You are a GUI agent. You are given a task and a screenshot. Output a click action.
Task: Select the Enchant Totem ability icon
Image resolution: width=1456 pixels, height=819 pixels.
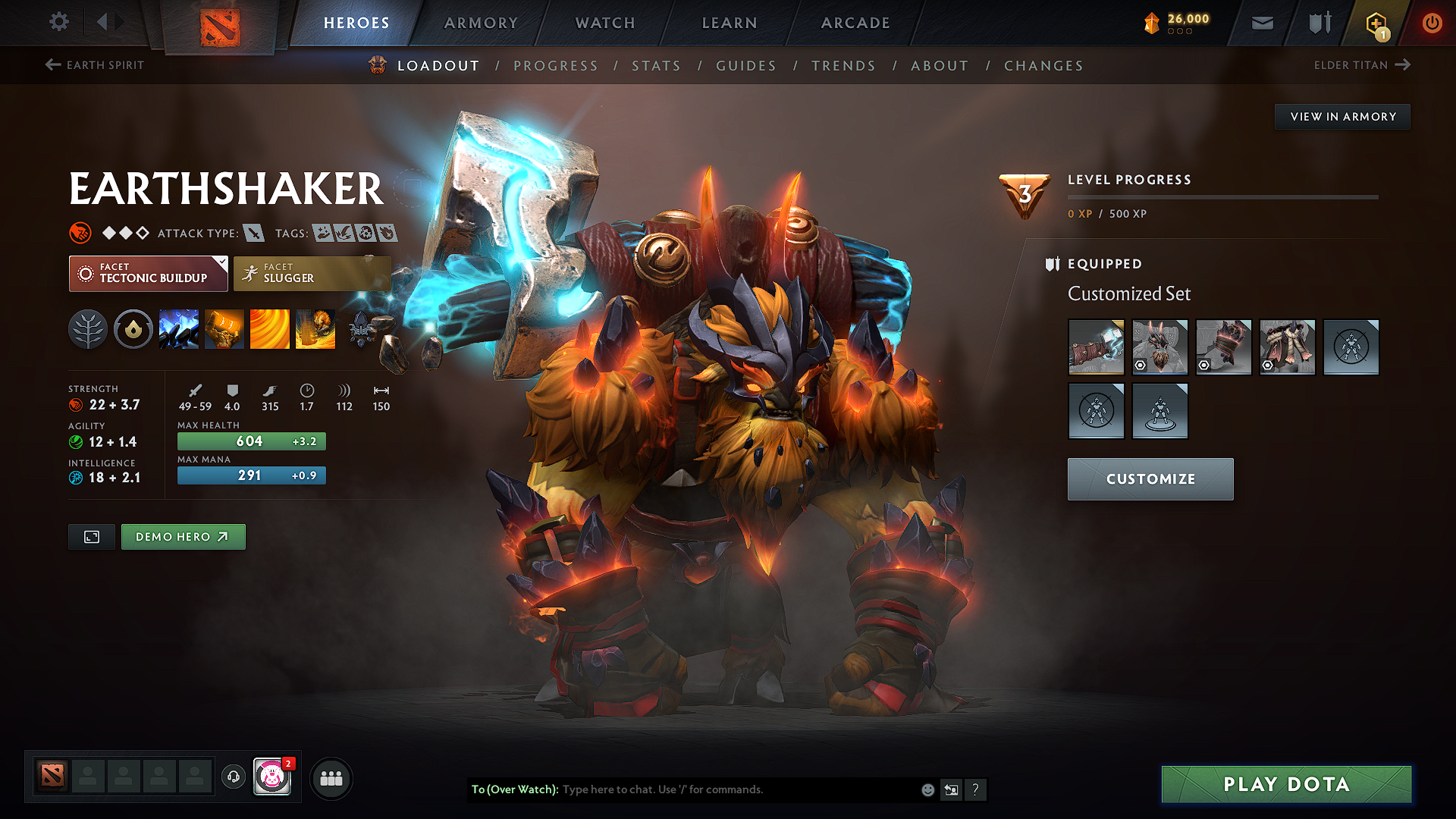(x=224, y=329)
